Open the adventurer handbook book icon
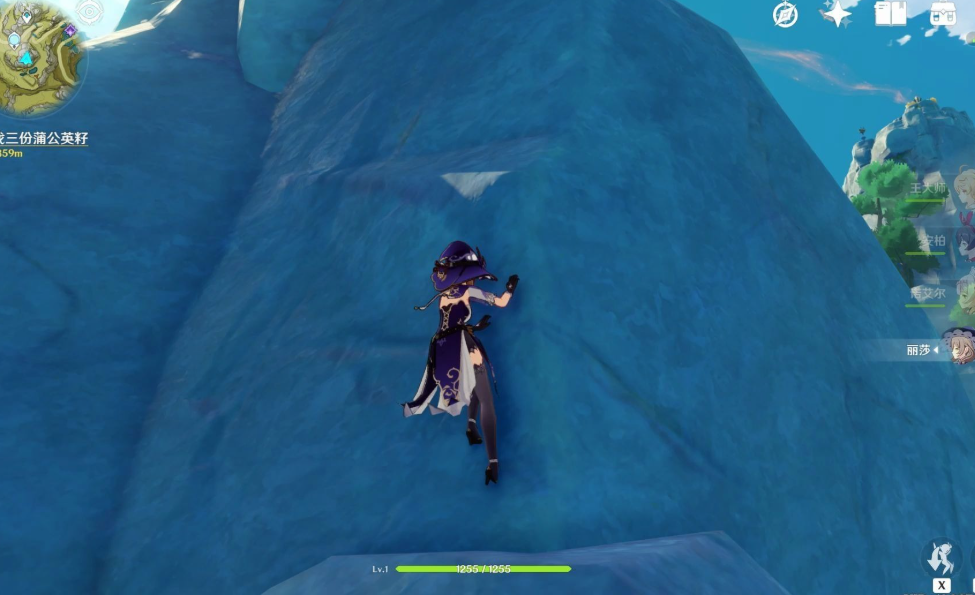The height and width of the screenshot is (595, 975). tap(889, 14)
